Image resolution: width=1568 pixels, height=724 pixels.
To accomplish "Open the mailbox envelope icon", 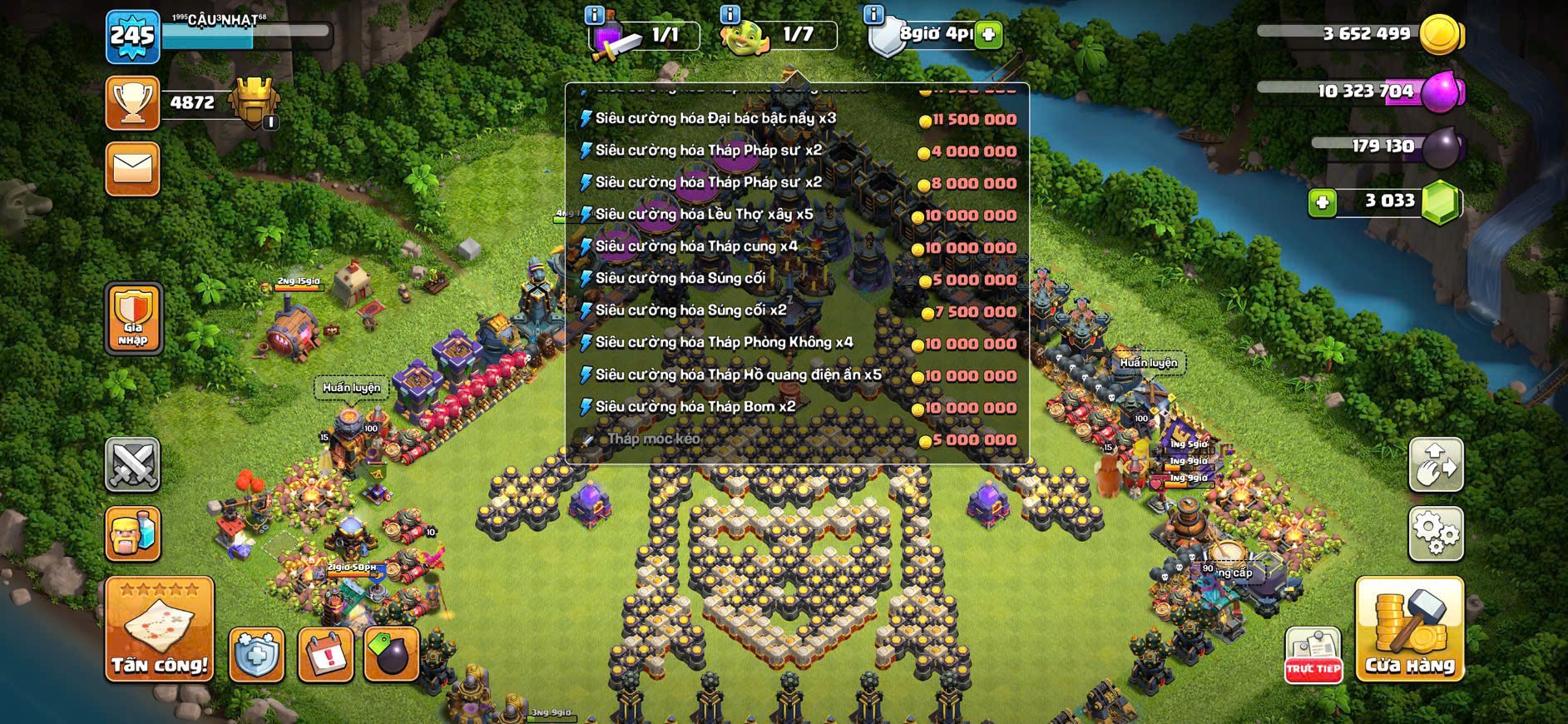I will tap(132, 169).
